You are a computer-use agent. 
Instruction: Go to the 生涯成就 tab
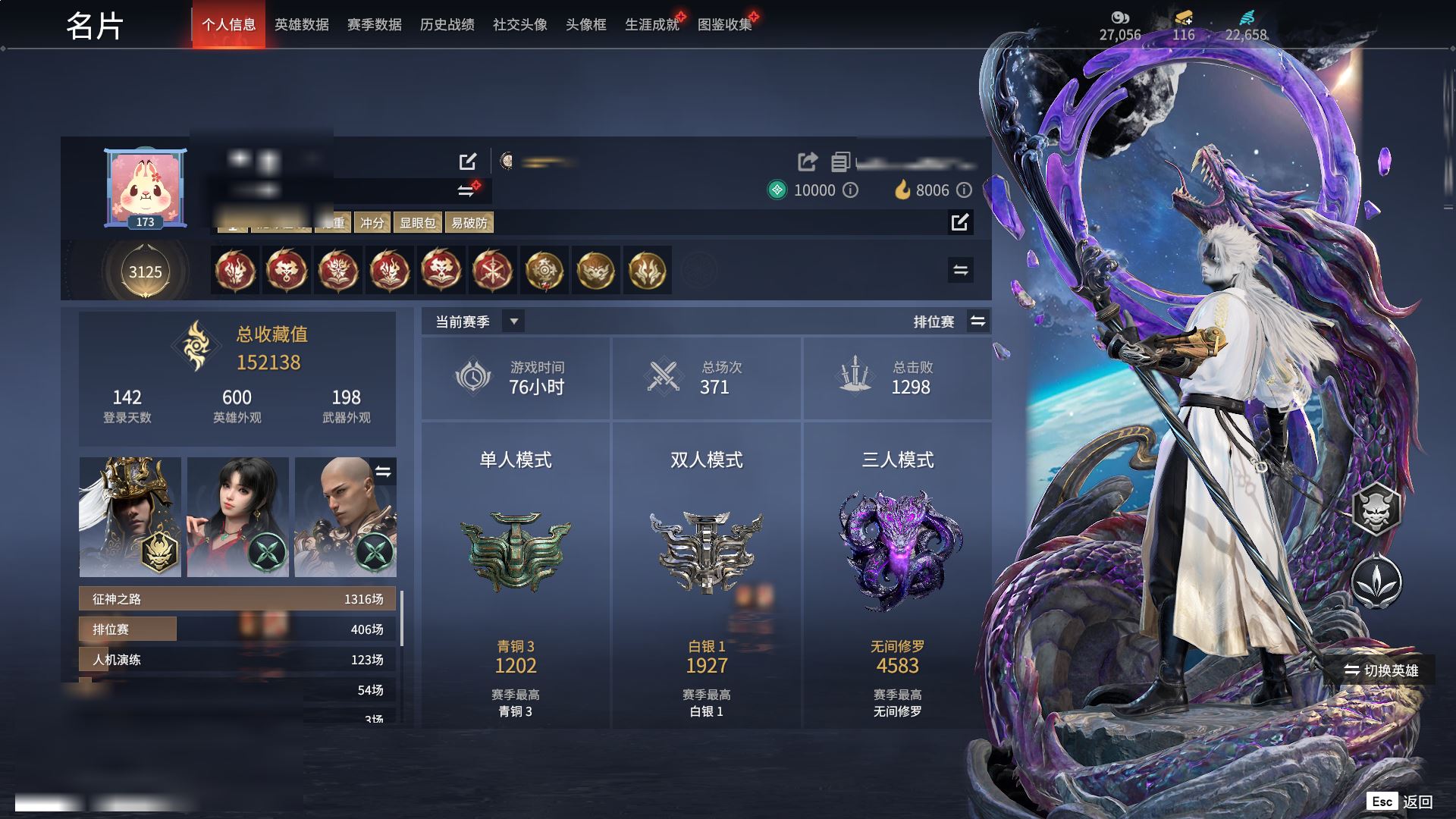651,25
